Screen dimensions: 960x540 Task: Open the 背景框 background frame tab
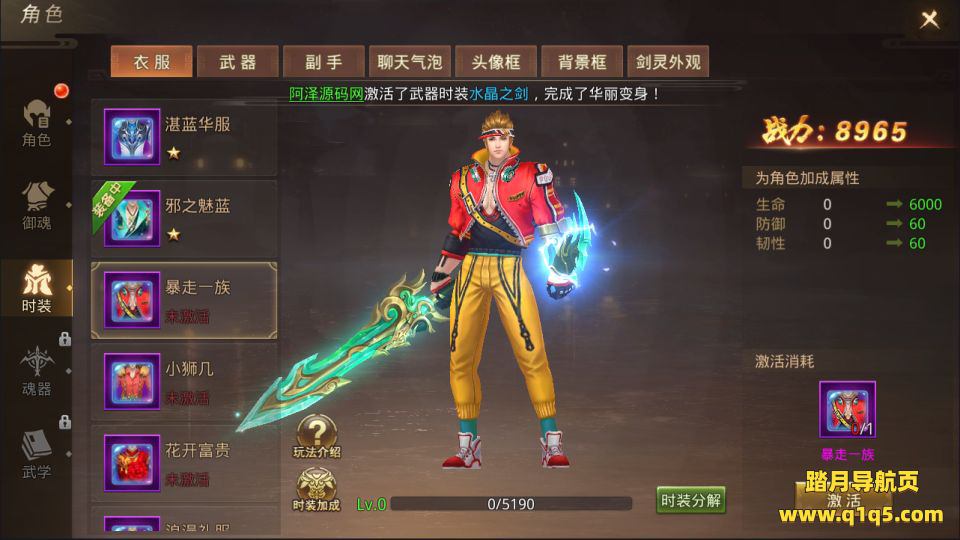click(582, 62)
